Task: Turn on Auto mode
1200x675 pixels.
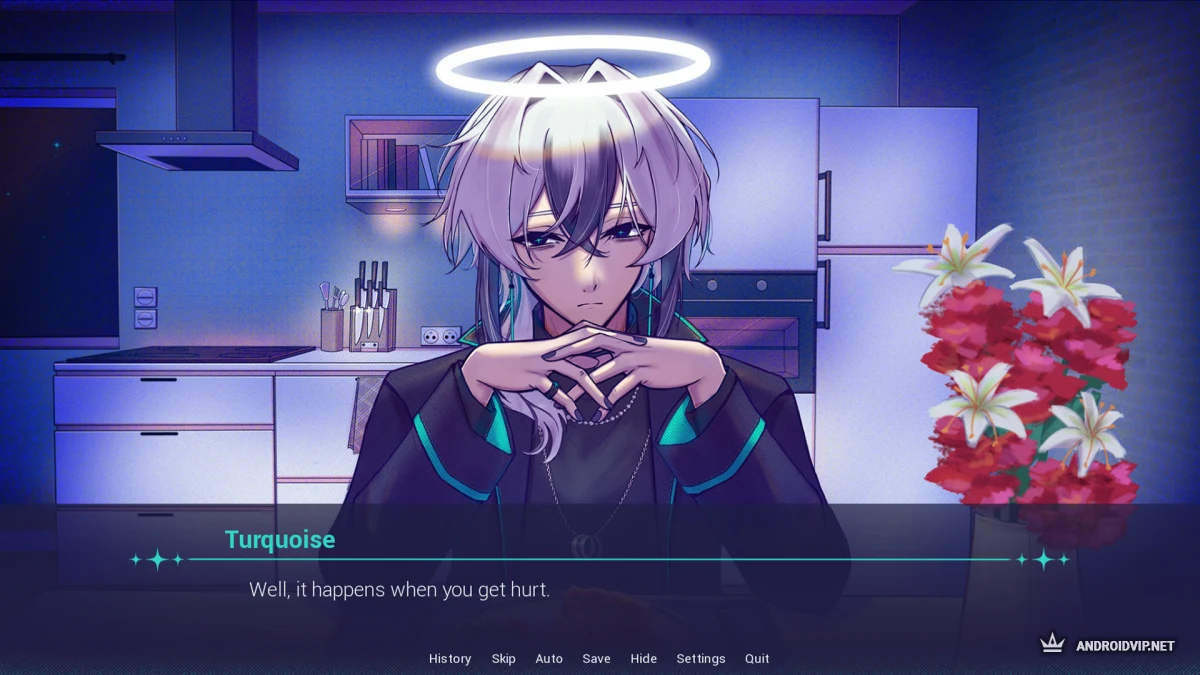Action: pos(549,659)
